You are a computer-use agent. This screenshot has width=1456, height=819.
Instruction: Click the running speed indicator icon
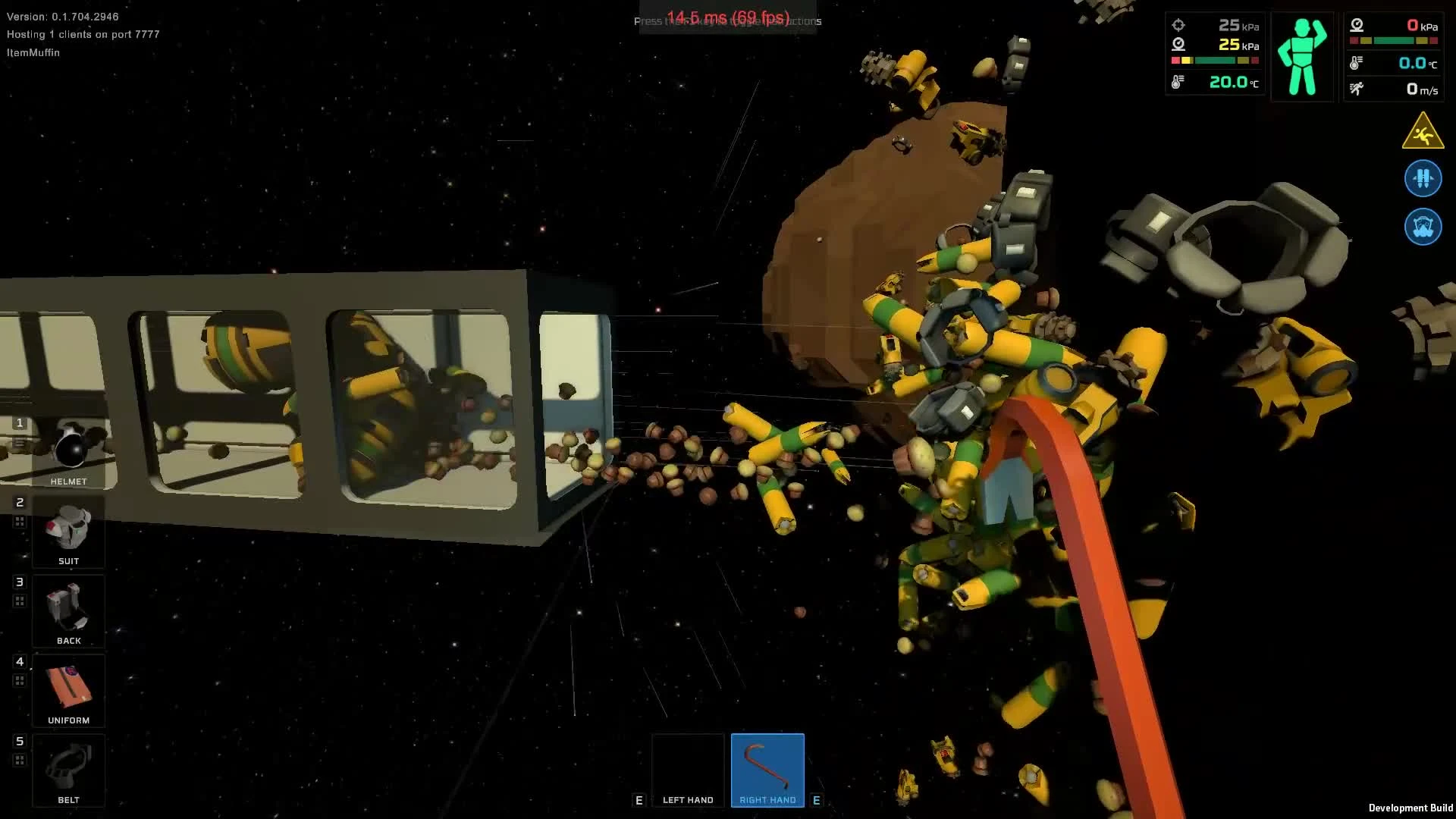click(1358, 89)
